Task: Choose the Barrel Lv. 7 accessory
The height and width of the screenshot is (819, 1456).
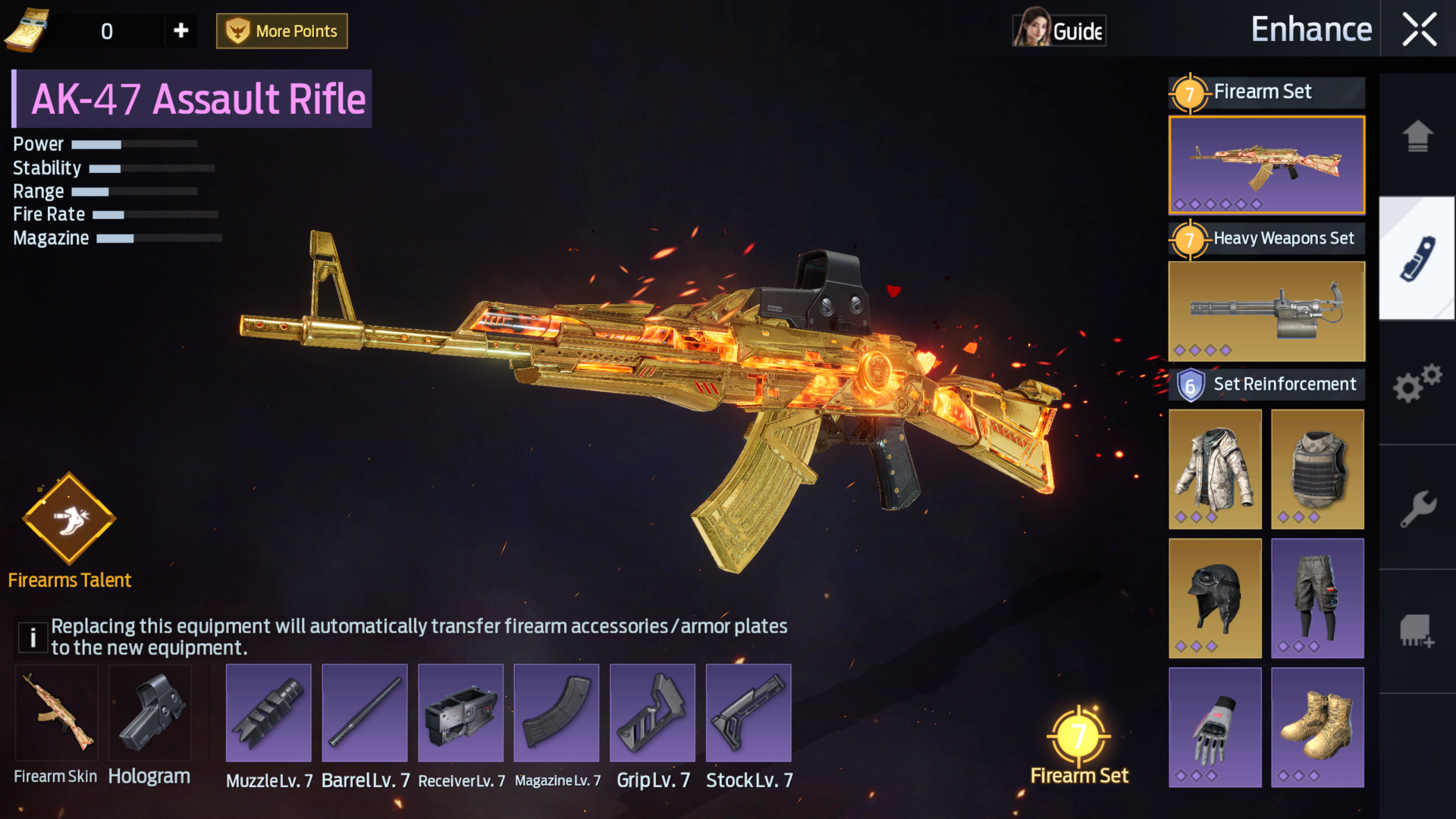Action: [x=365, y=714]
